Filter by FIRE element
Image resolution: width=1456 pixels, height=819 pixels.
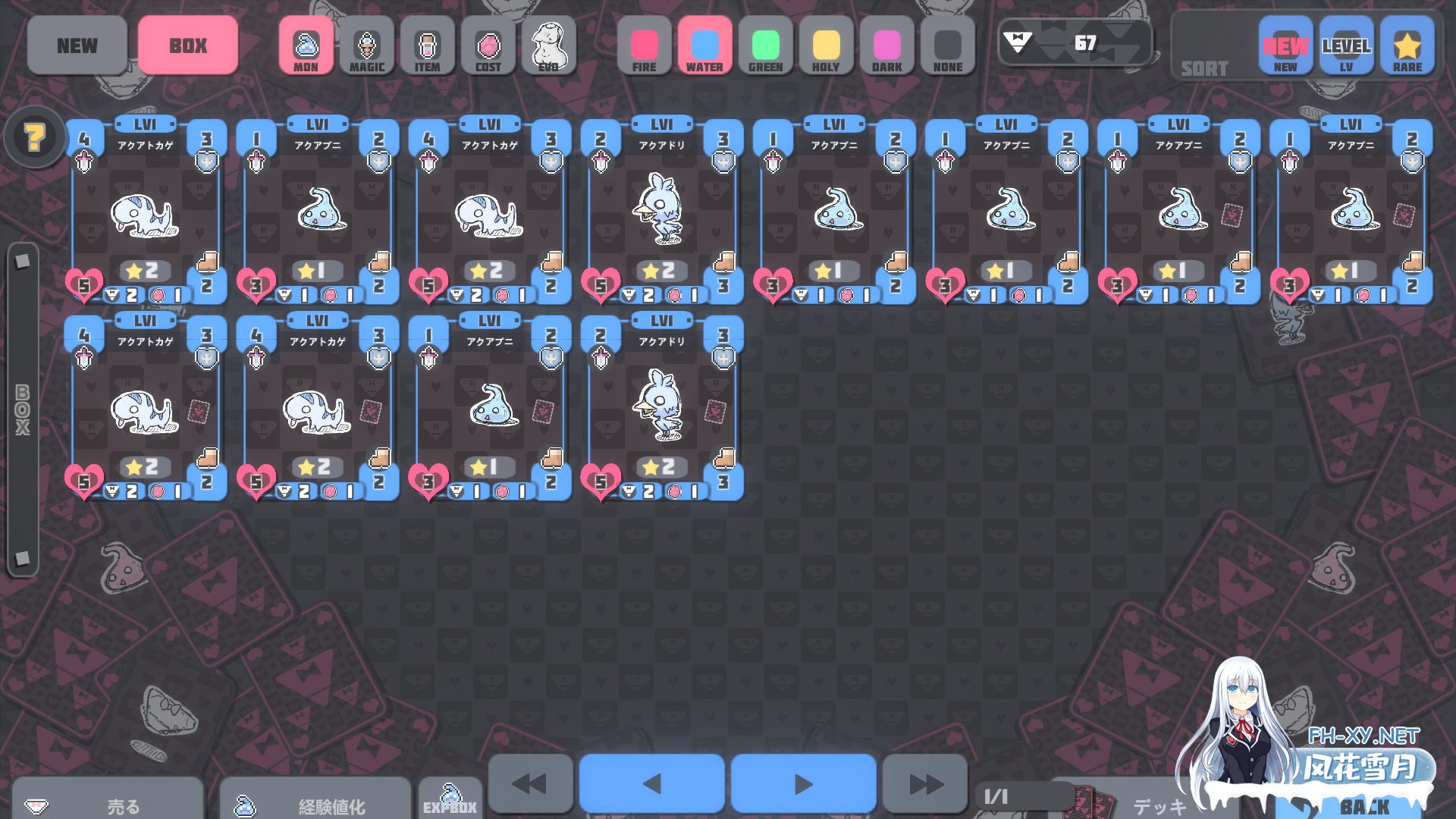point(644,46)
